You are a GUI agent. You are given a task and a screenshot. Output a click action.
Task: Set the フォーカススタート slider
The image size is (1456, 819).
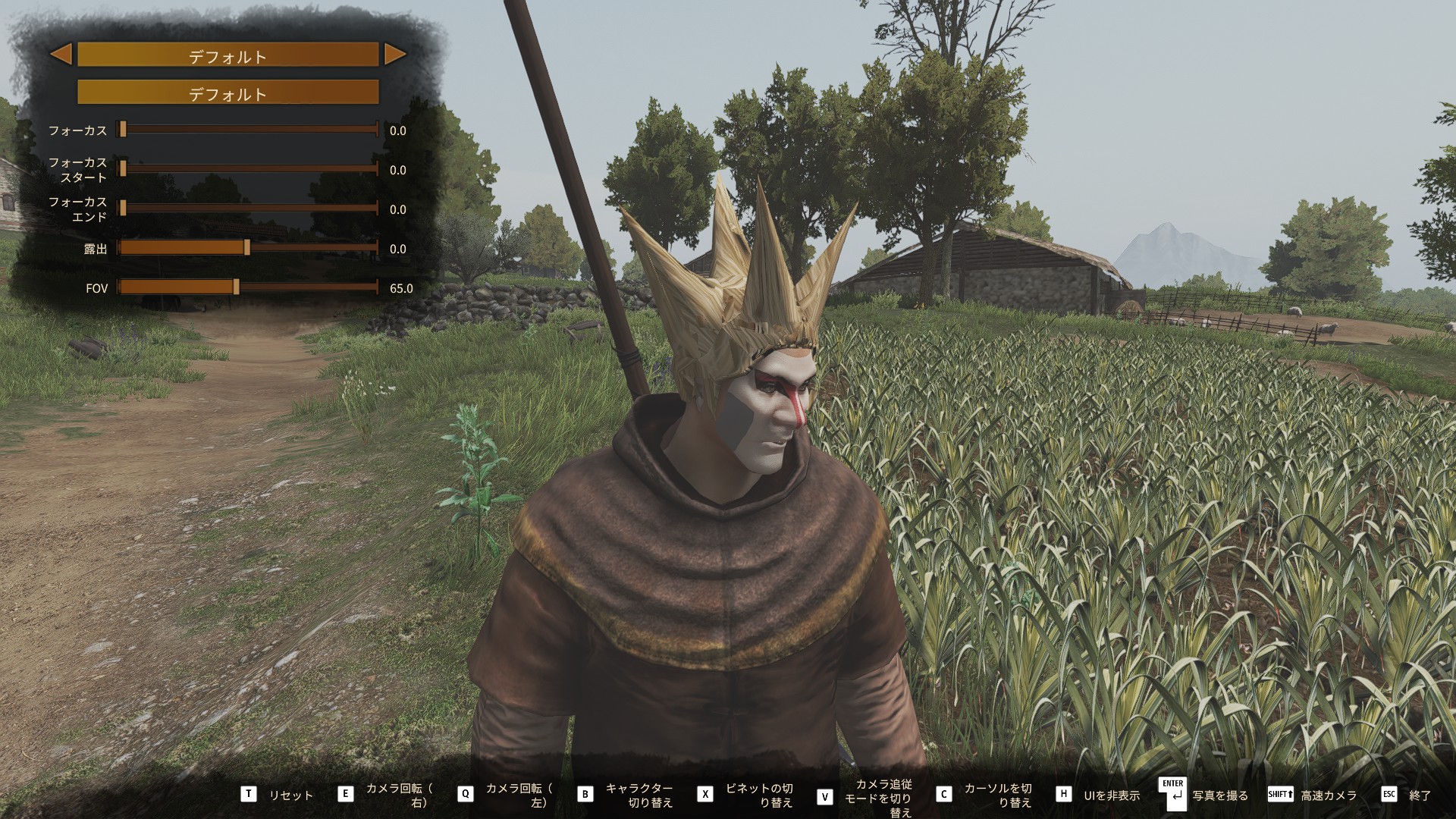coord(123,169)
